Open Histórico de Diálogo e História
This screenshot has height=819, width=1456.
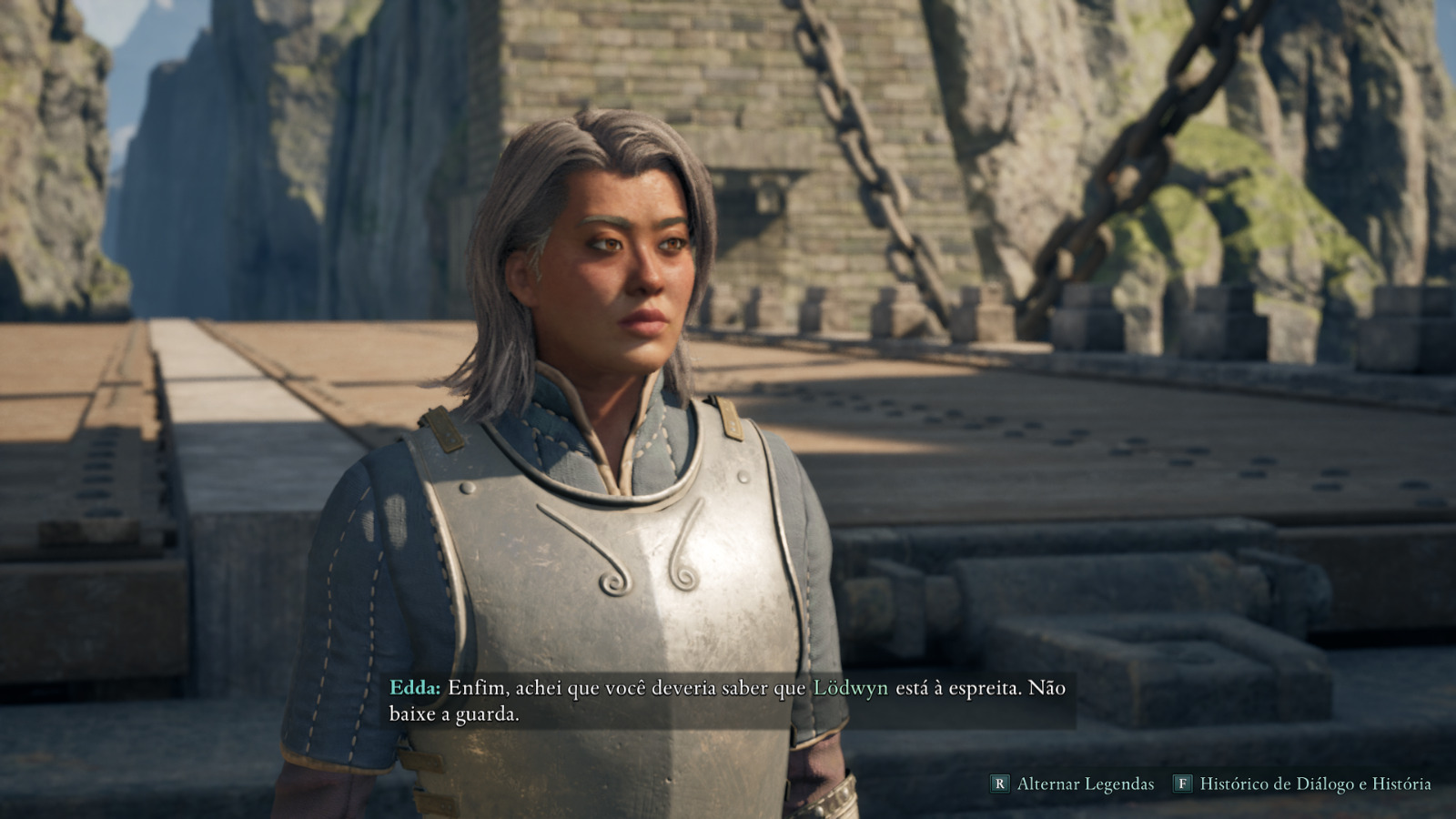pos(1303,784)
